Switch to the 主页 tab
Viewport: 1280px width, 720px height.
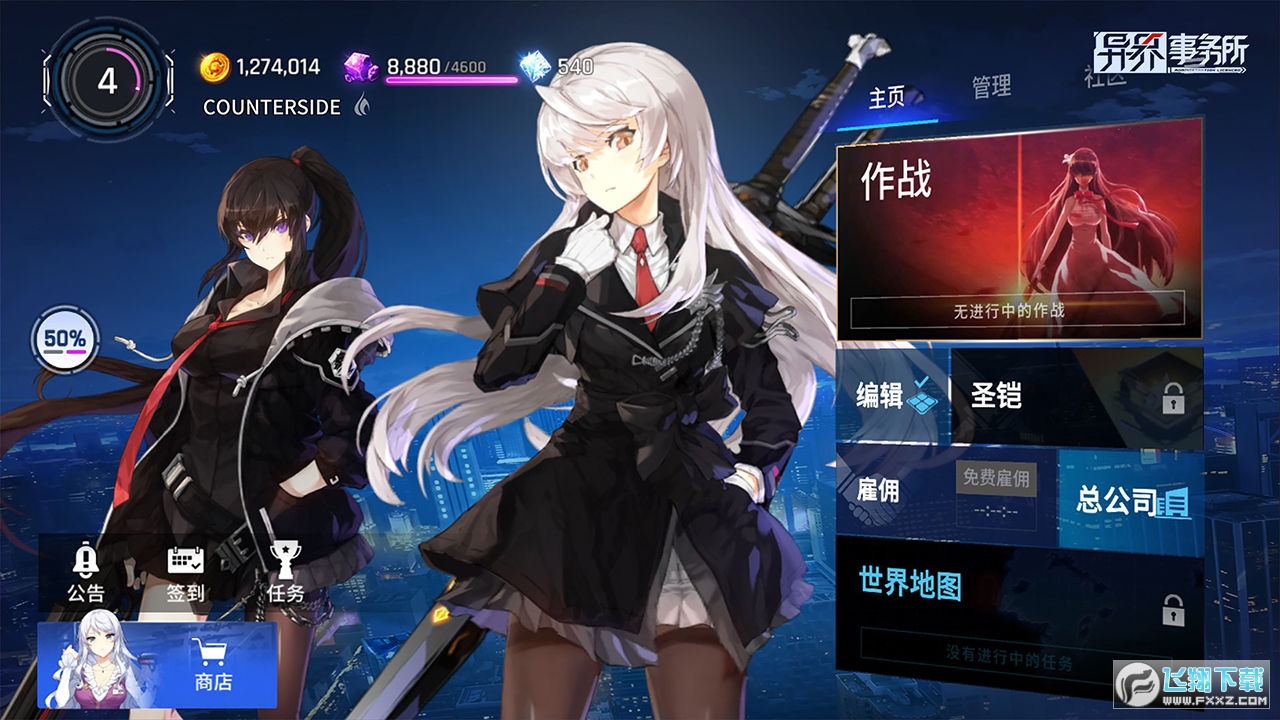coord(887,97)
